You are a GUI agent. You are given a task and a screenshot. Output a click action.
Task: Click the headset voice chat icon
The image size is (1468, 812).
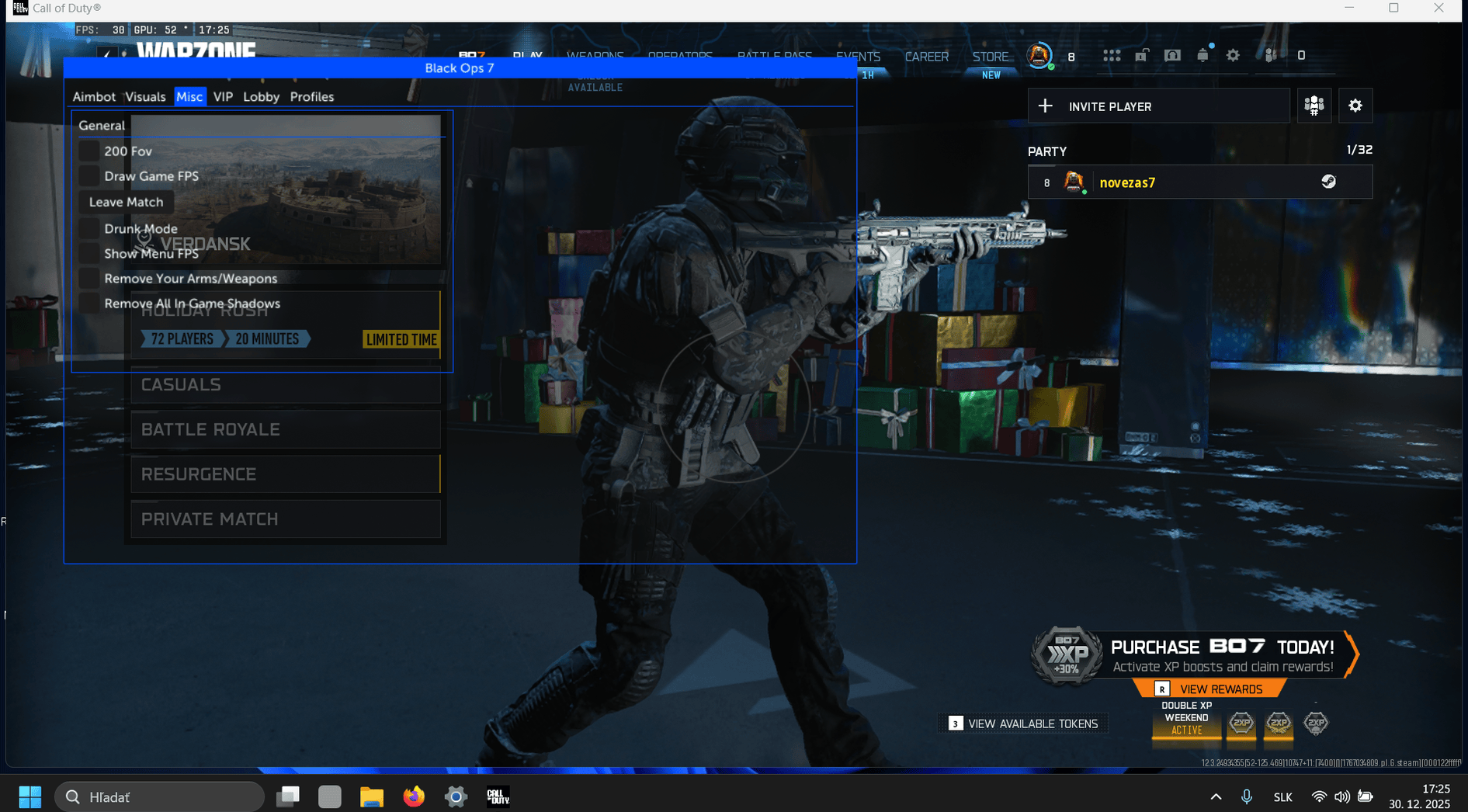[1173, 56]
